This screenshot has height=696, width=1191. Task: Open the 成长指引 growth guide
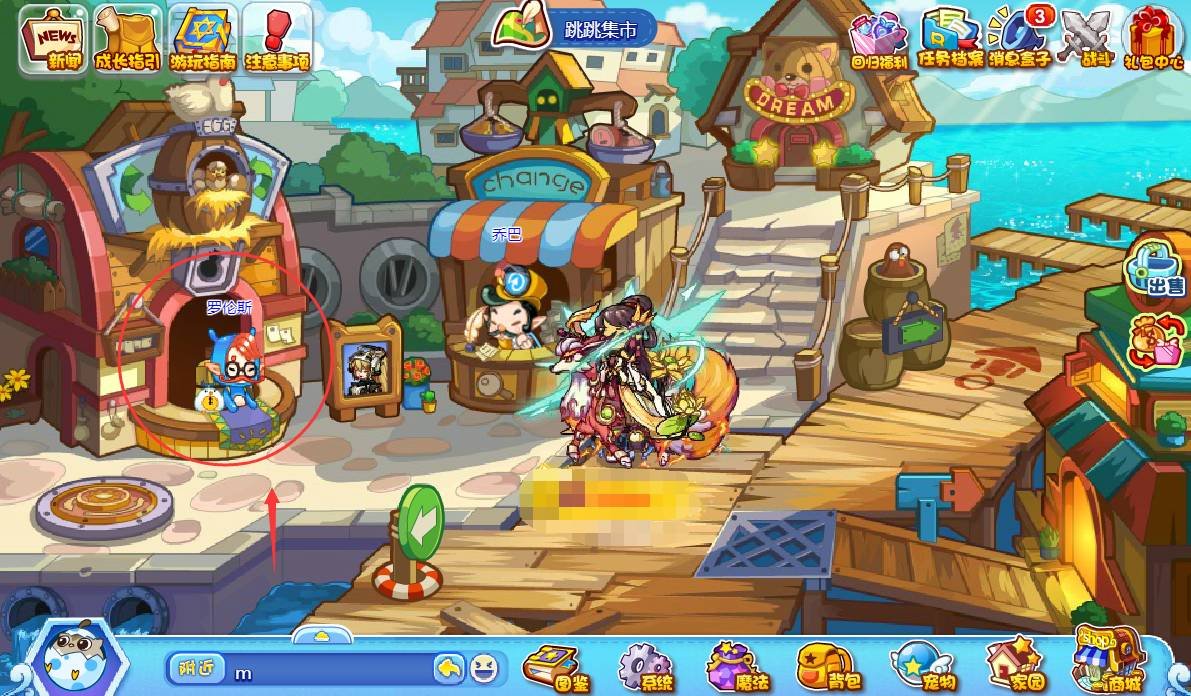click(x=127, y=40)
